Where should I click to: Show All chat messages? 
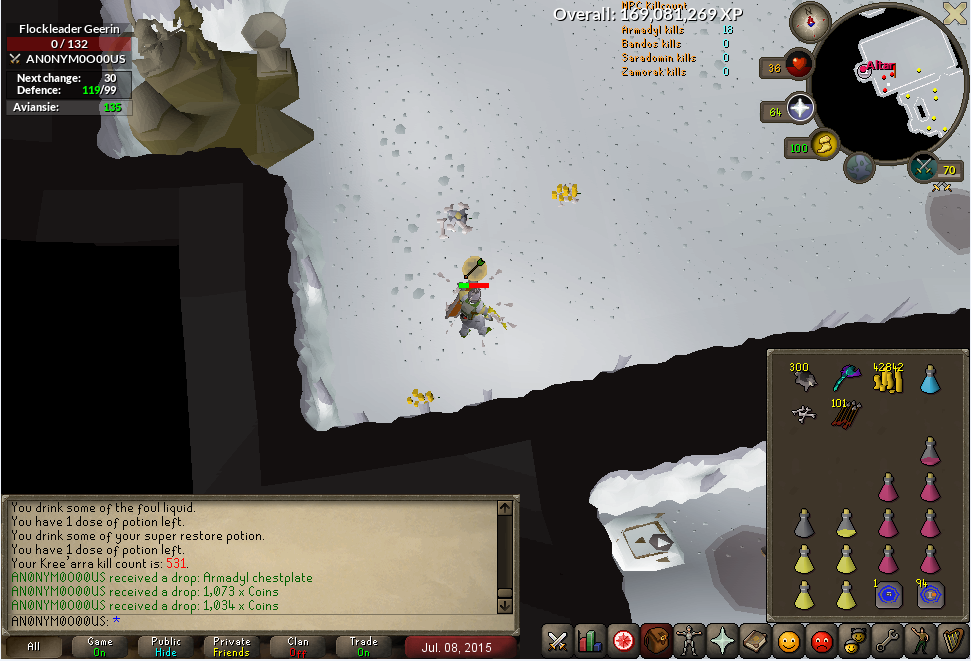[x=34, y=647]
